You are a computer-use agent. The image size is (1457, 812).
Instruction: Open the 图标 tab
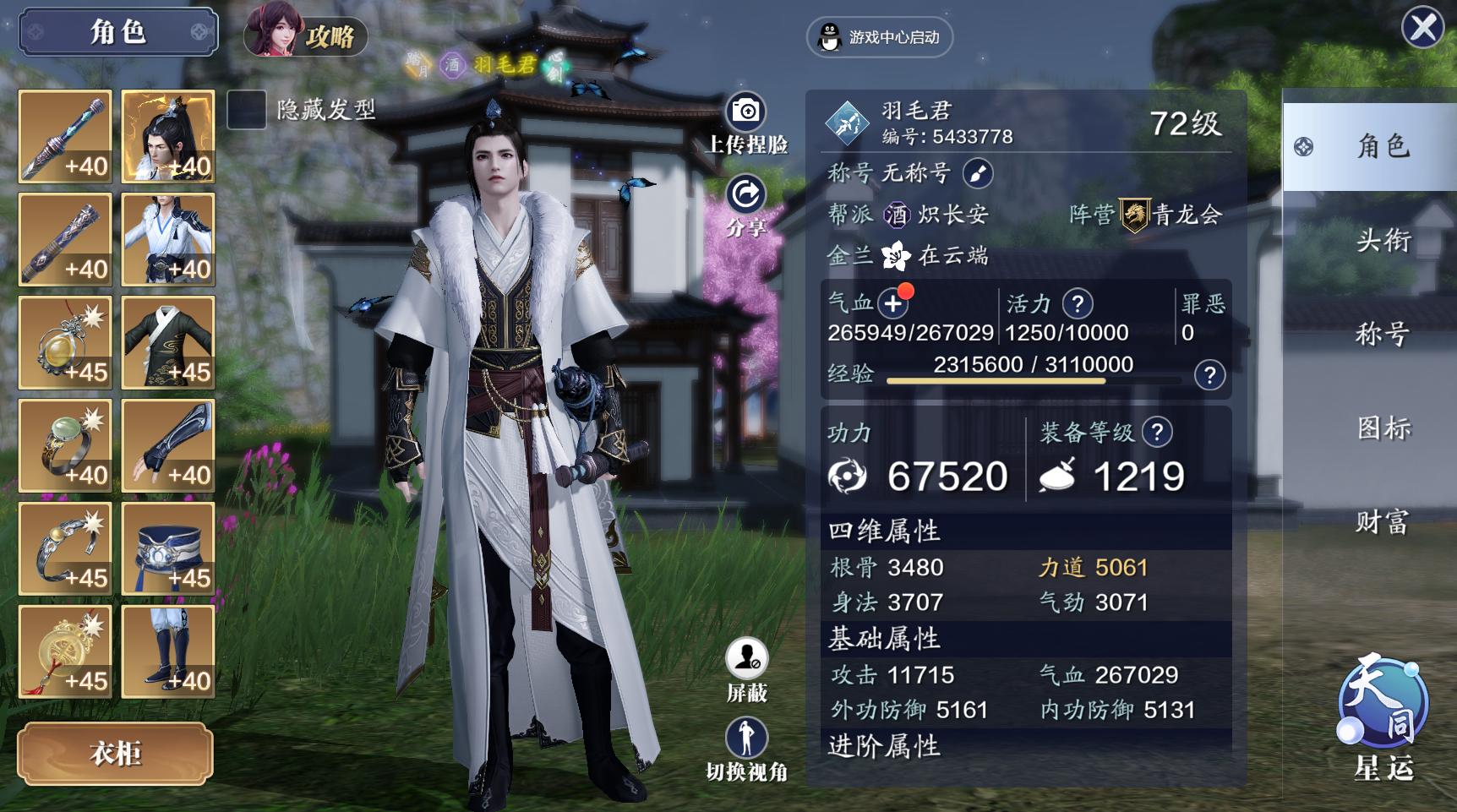pos(1383,428)
